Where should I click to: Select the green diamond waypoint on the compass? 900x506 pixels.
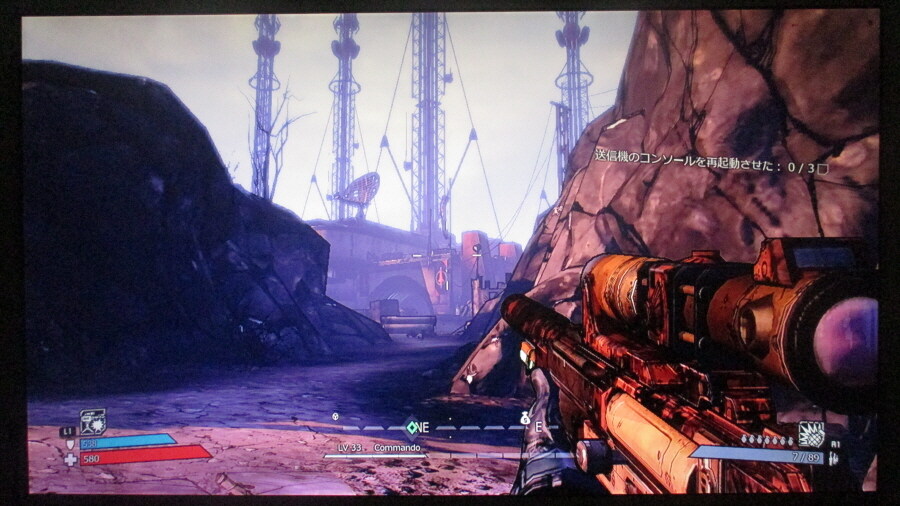pyautogui.click(x=409, y=427)
